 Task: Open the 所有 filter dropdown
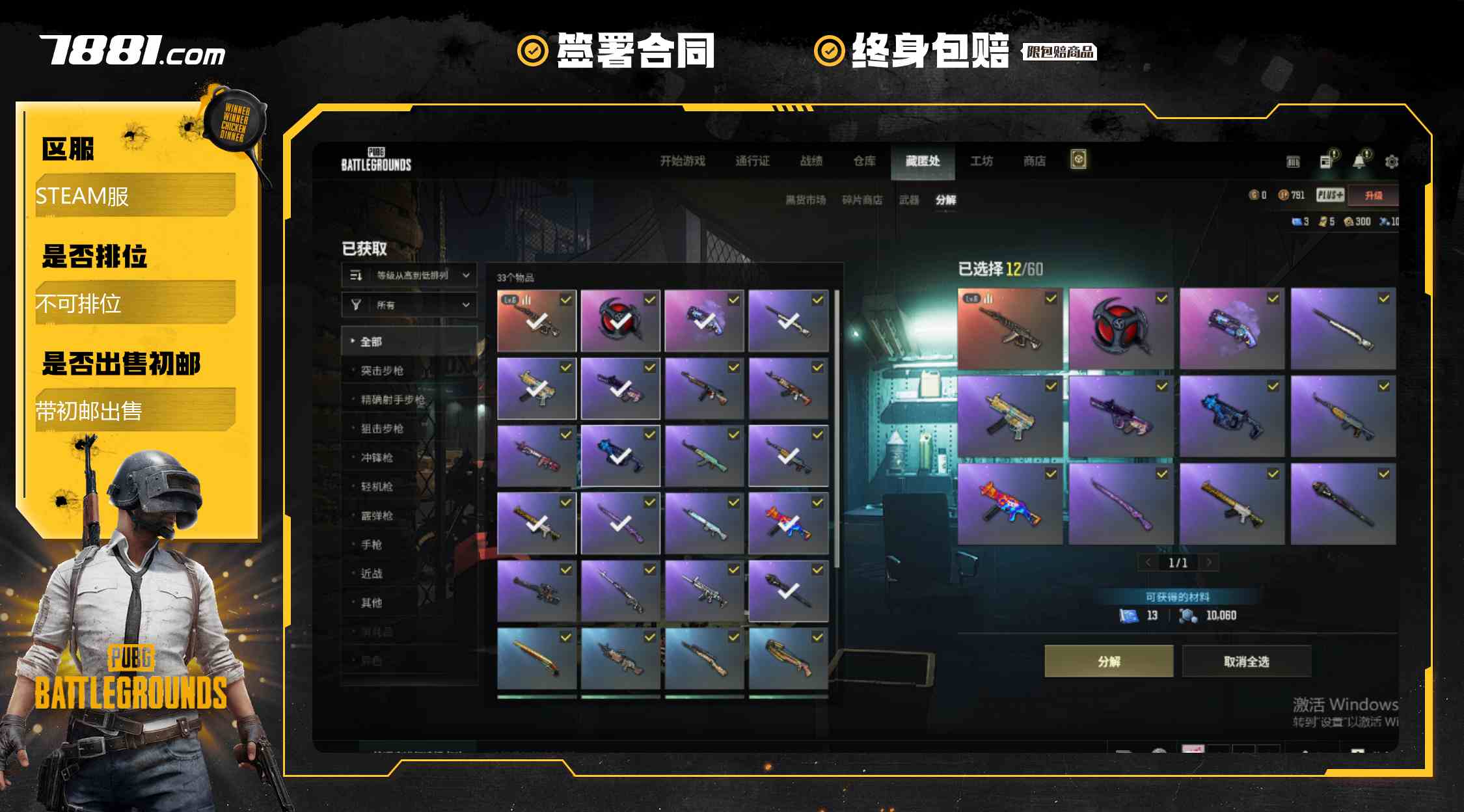[x=410, y=304]
